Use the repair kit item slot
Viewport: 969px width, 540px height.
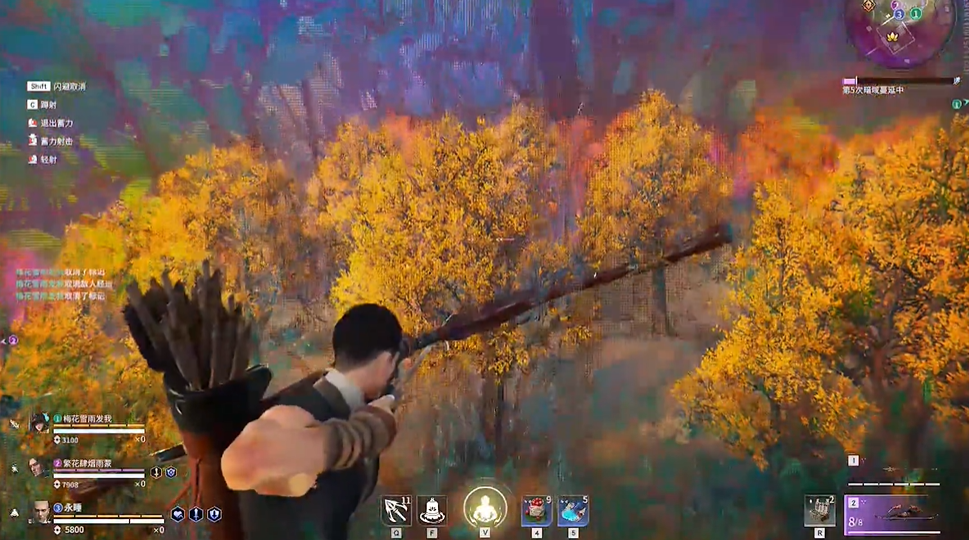click(819, 510)
